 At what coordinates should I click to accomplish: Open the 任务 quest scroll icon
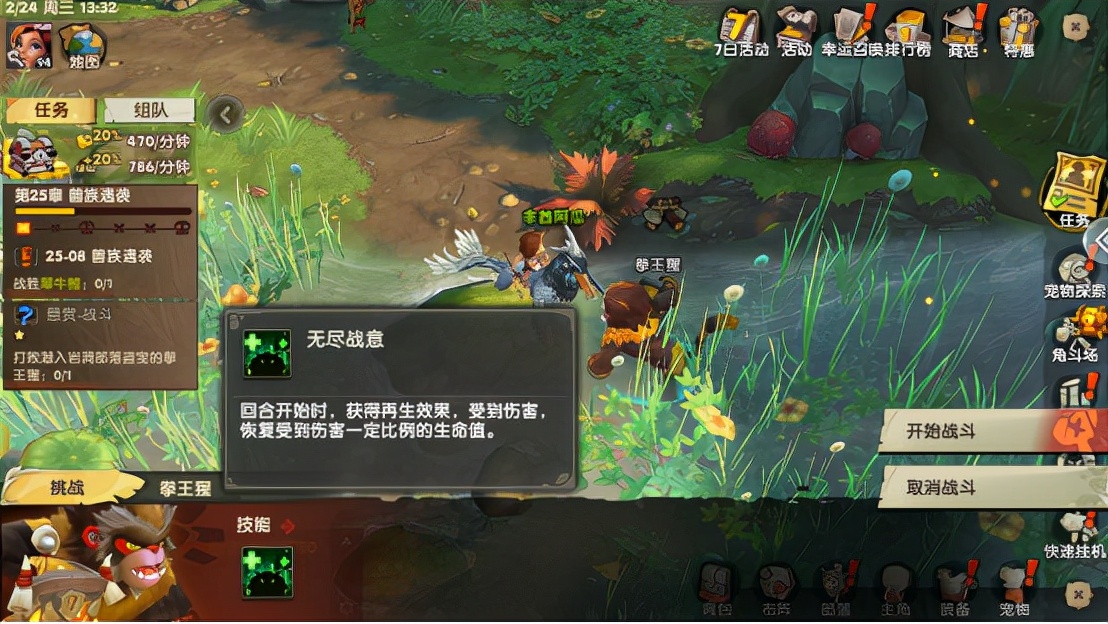click(1073, 190)
